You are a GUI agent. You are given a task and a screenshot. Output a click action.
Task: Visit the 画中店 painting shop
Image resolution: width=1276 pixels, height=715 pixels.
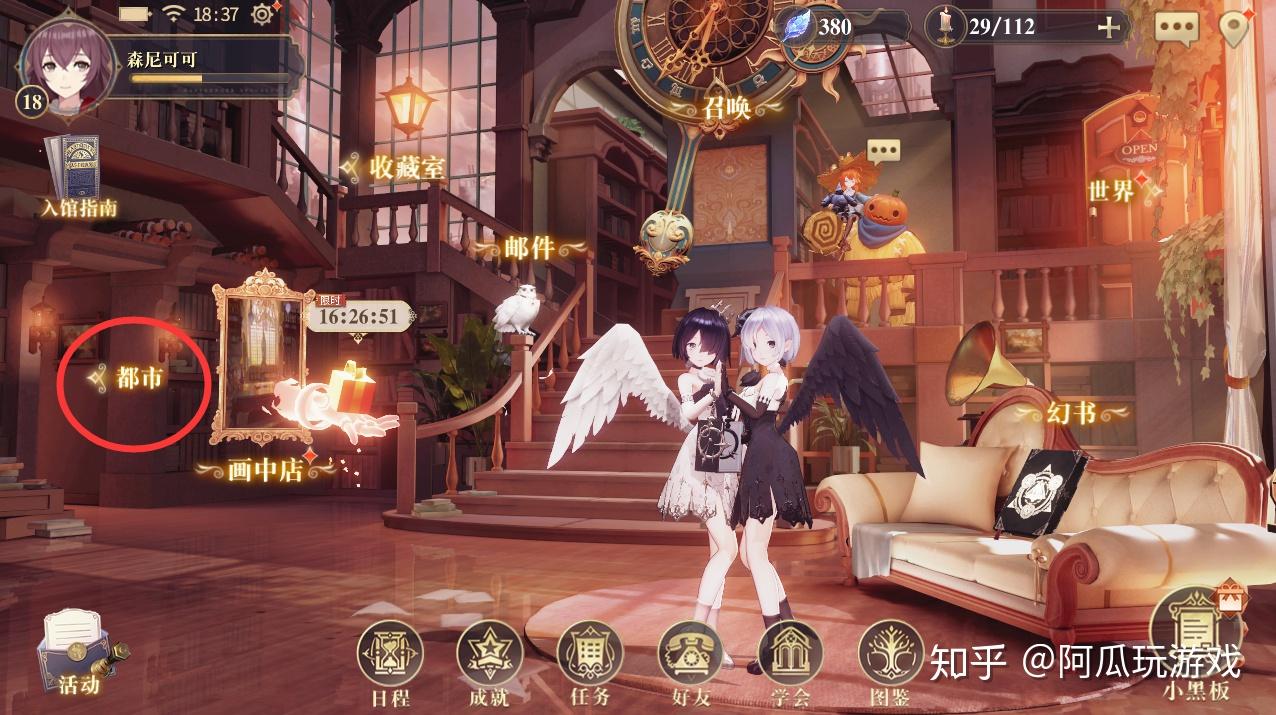click(264, 468)
